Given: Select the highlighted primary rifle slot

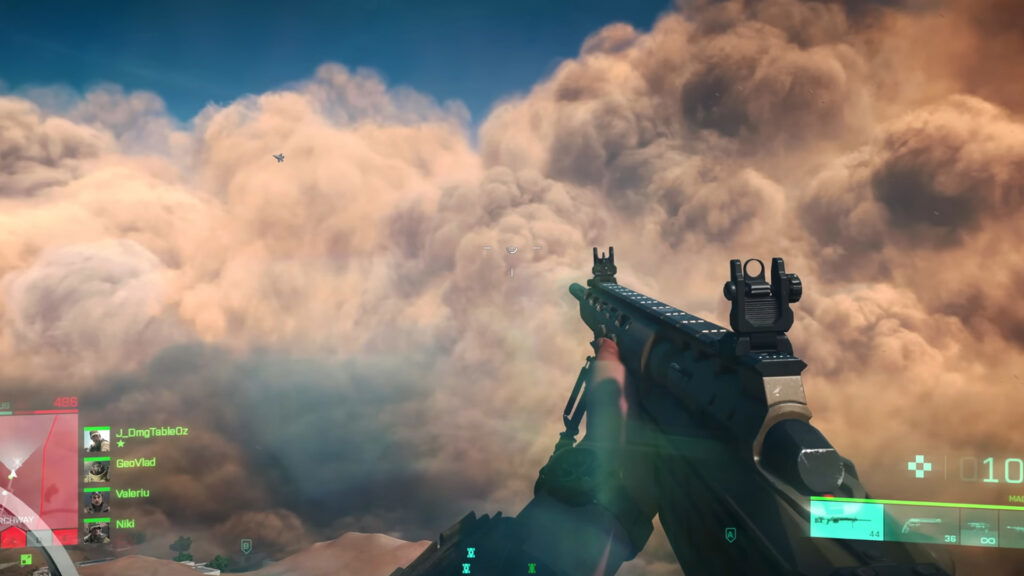Looking at the screenshot, I should (x=846, y=522).
